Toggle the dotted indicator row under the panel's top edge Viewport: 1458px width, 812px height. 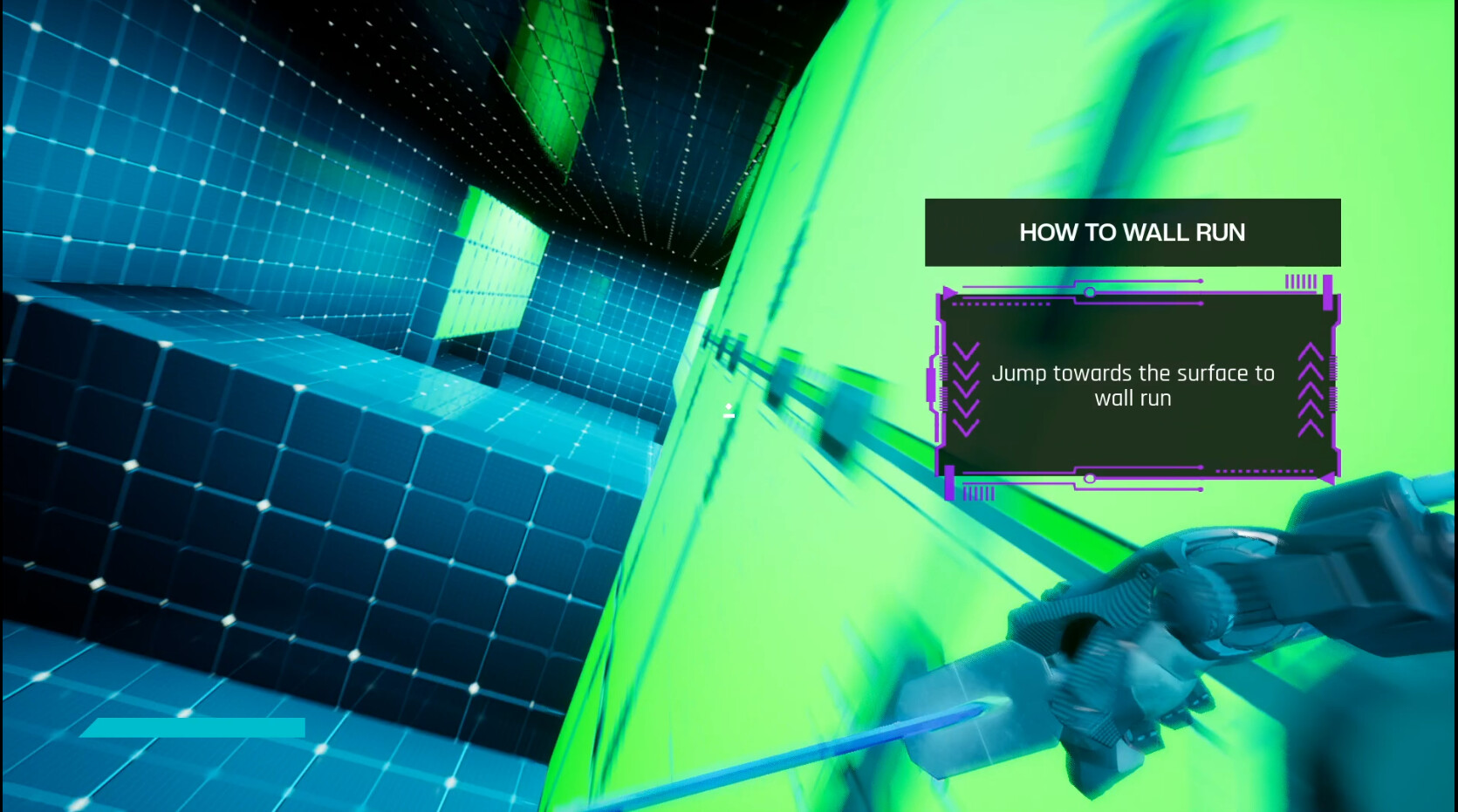point(1001,304)
